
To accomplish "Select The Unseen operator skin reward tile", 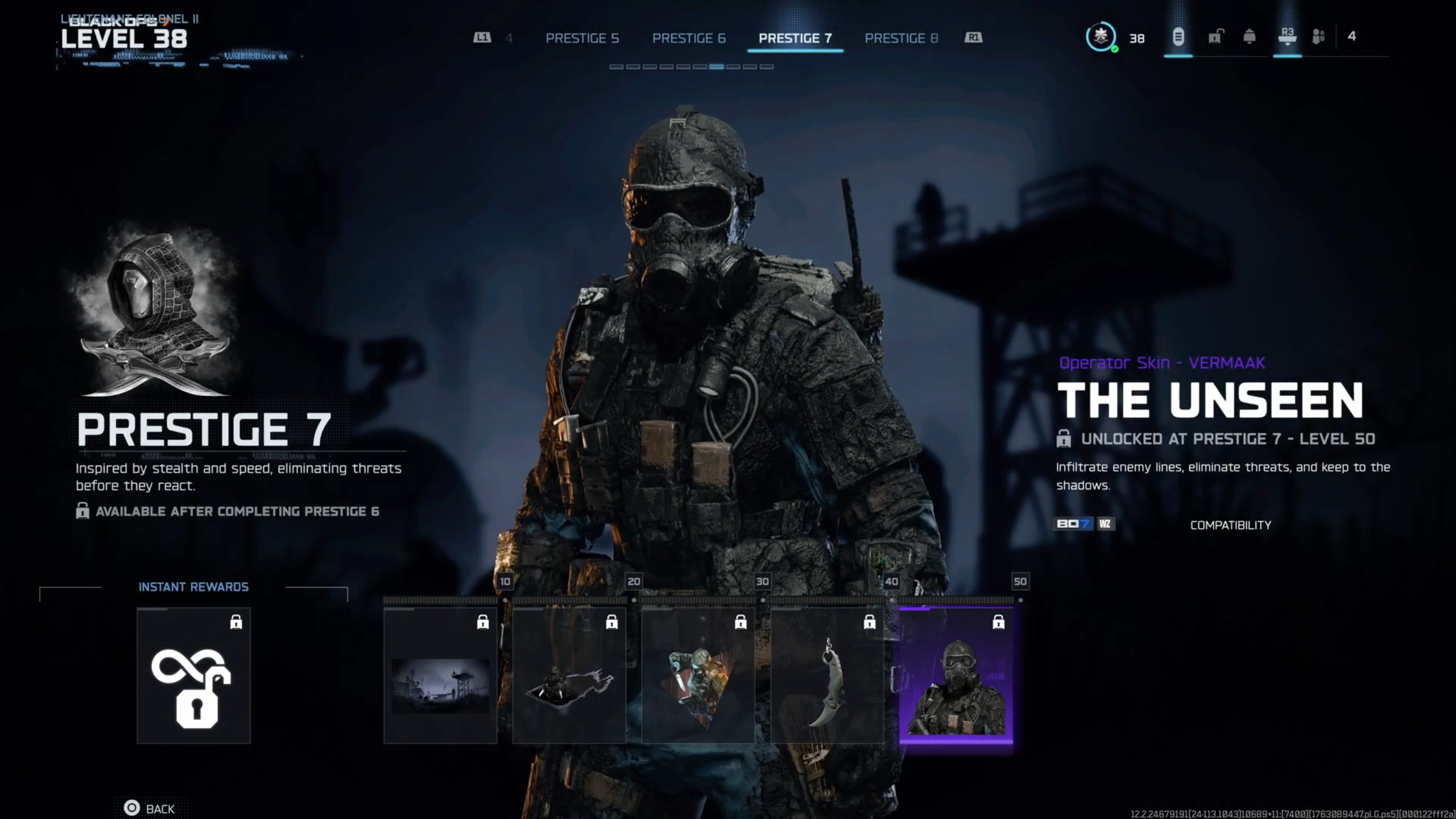I will pyautogui.click(x=955, y=676).
